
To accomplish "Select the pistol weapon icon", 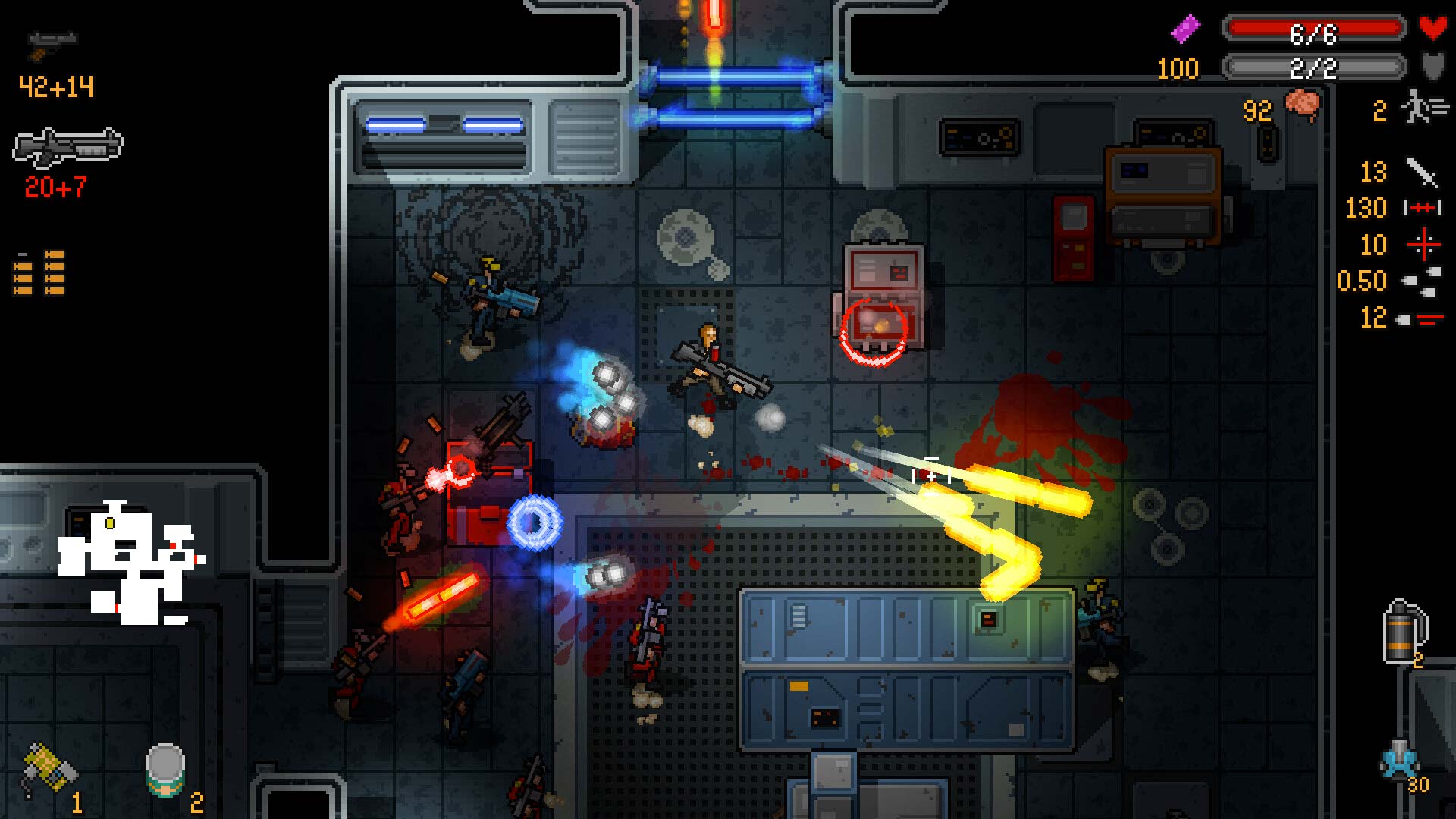I will 52,44.
